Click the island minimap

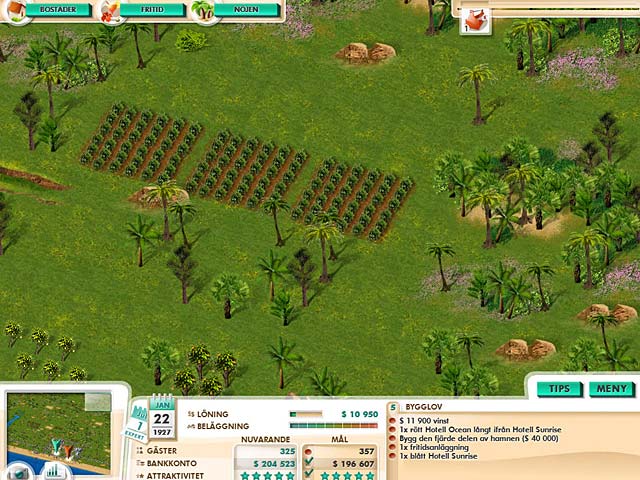58,430
